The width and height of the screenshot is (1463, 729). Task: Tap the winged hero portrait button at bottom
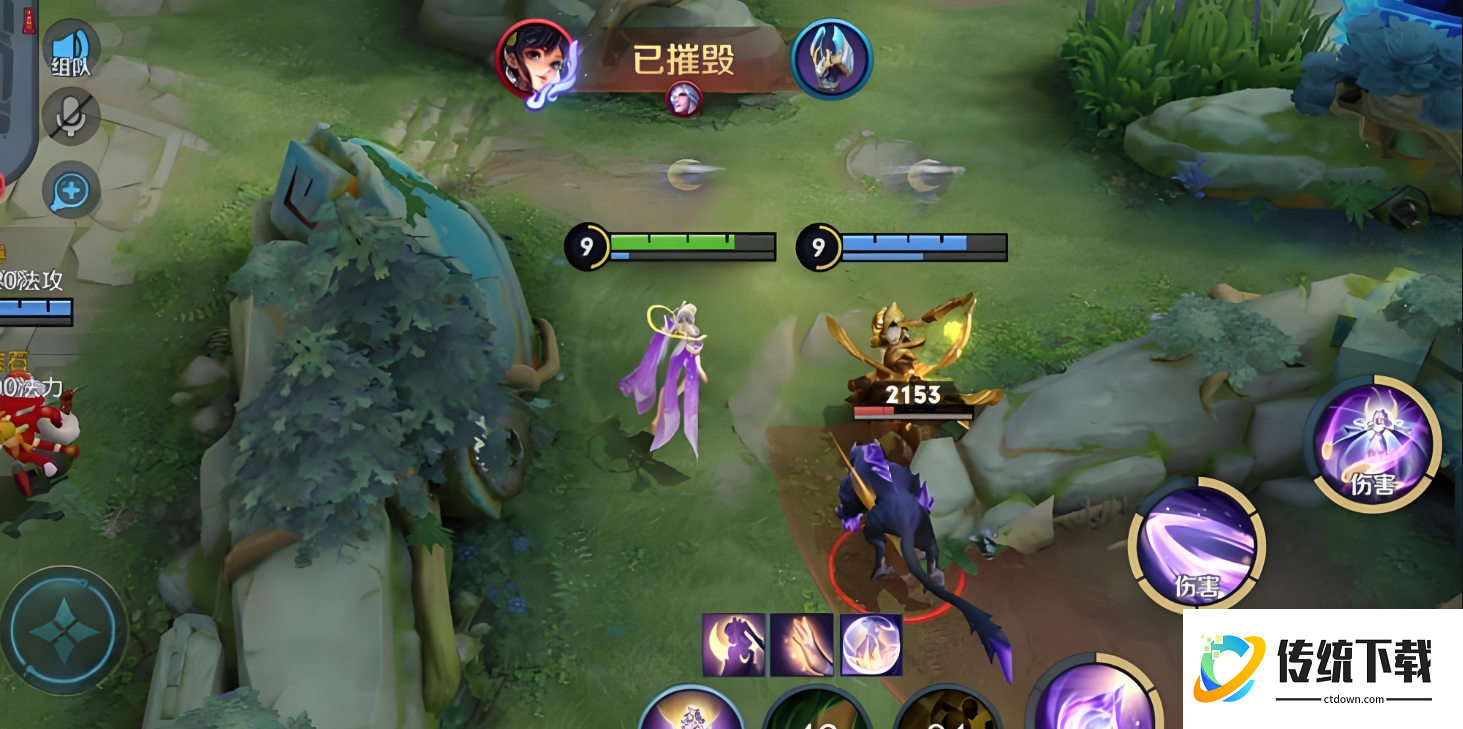pos(690,712)
